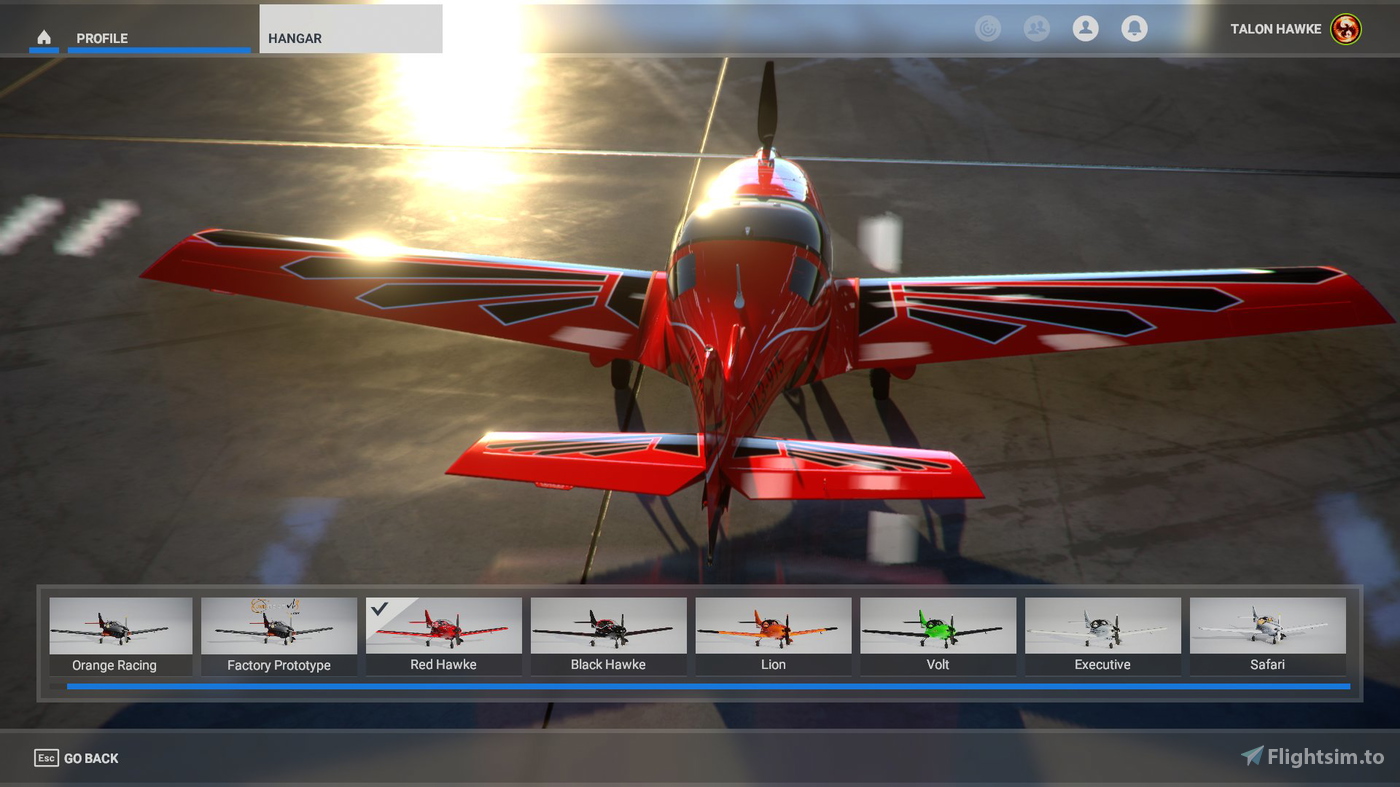Click the spiral activity icon top right

click(x=988, y=28)
